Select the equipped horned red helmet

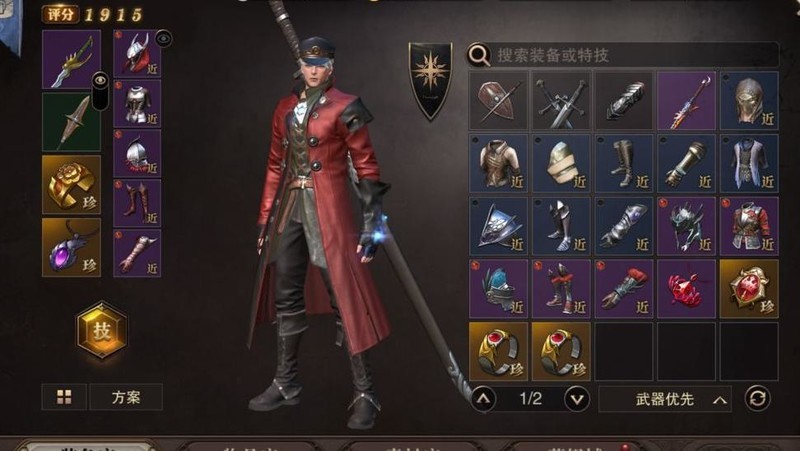click(x=135, y=54)
